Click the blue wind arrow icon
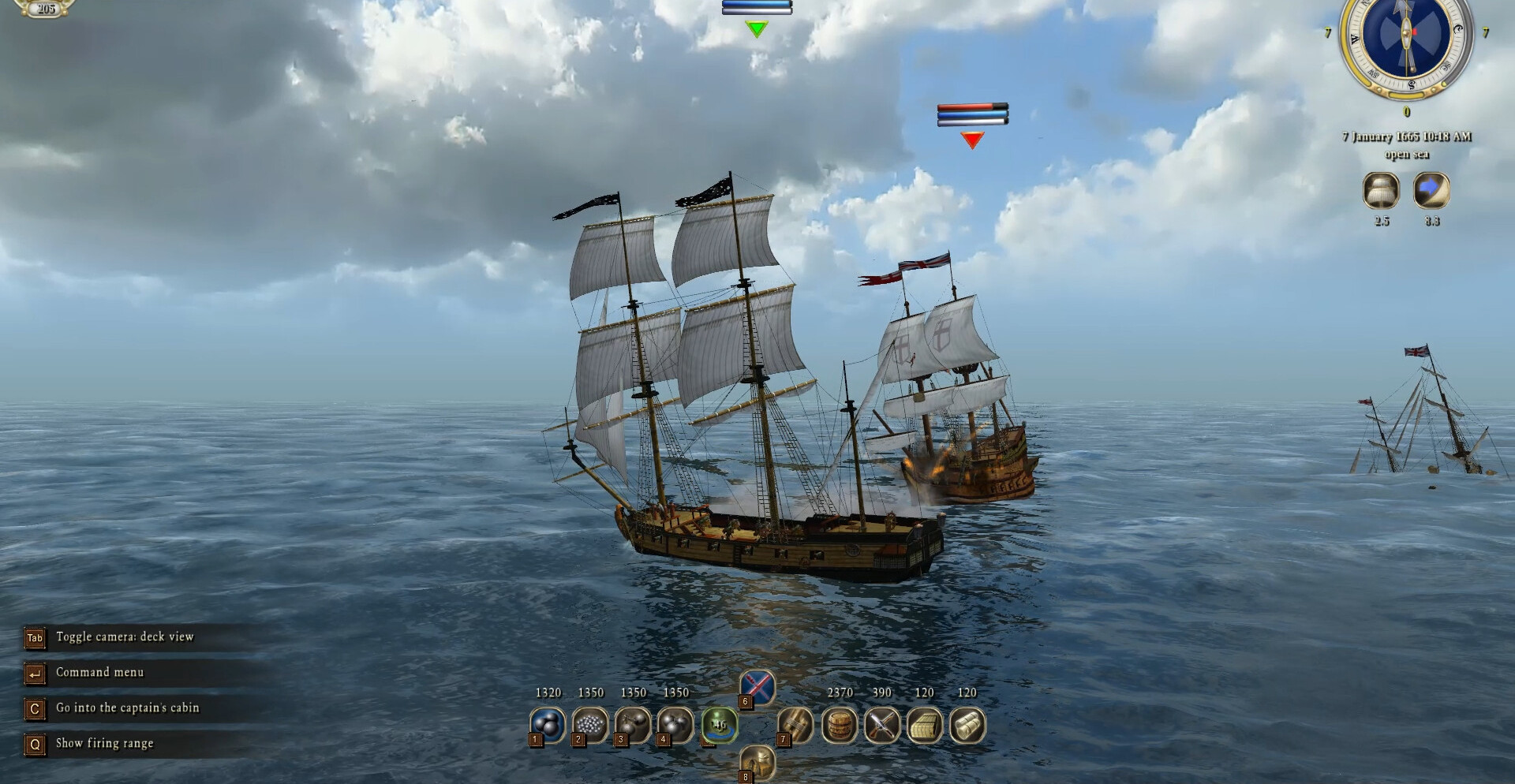 coord(1431,191)
